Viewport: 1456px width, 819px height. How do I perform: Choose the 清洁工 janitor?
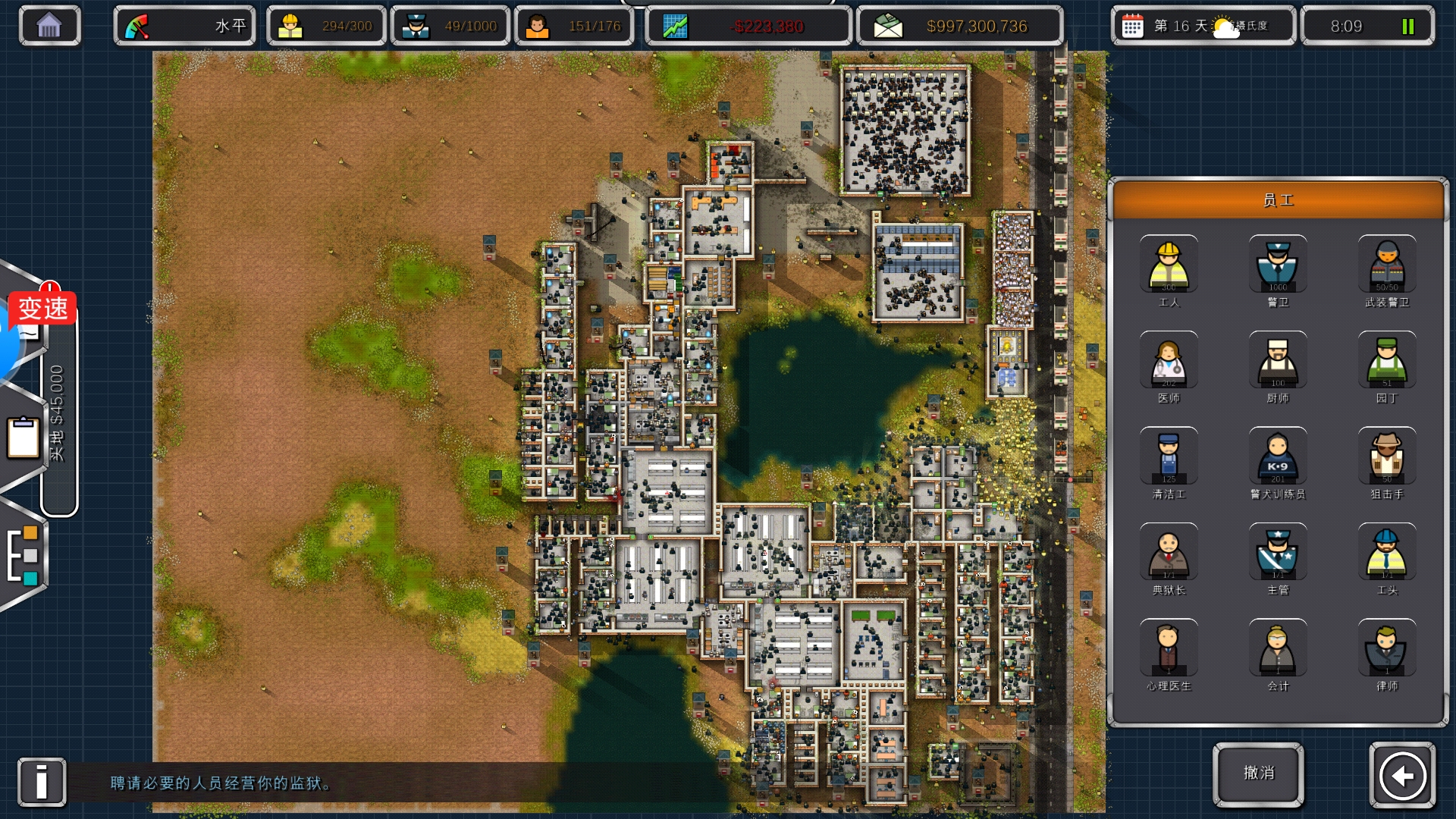click(x=1169, y=456)
